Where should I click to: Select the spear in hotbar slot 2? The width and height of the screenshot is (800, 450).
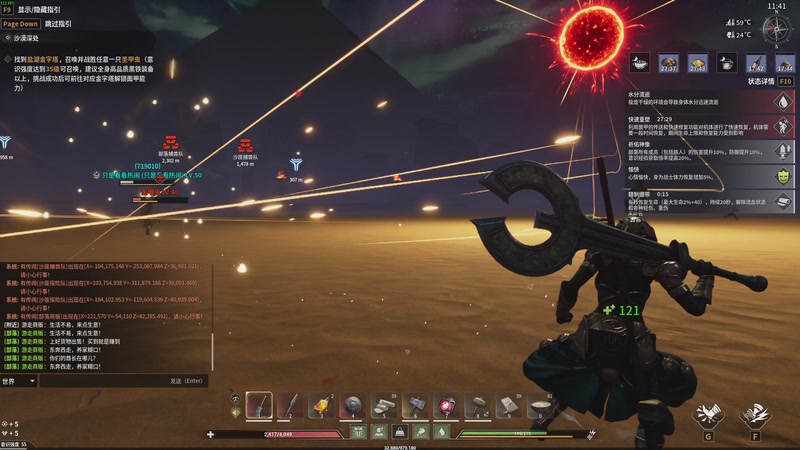290,405
